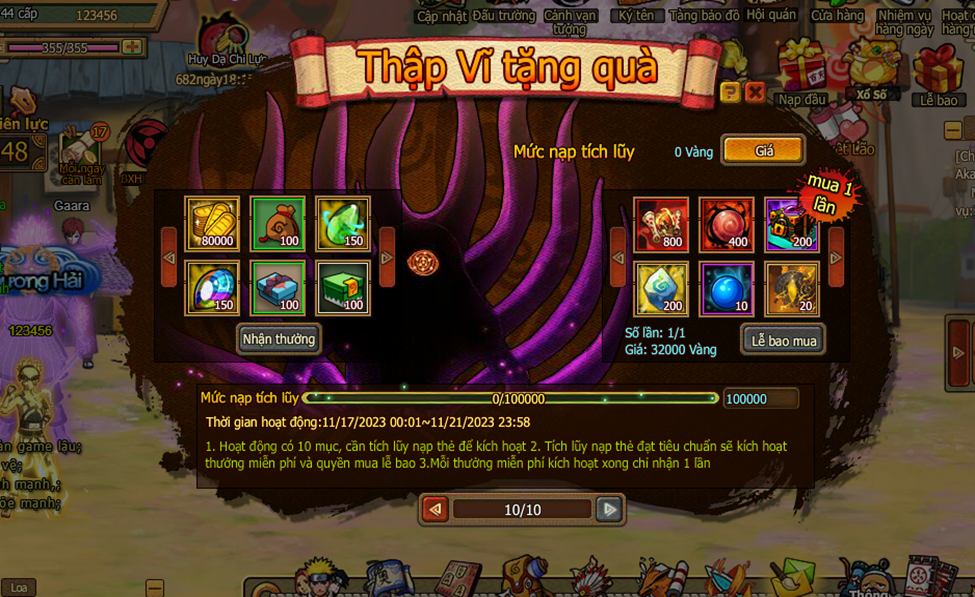Close the Thập Vĩ tặng quà window
The height and width of the screenshot is (597, 975).
(x=755, y=93)
